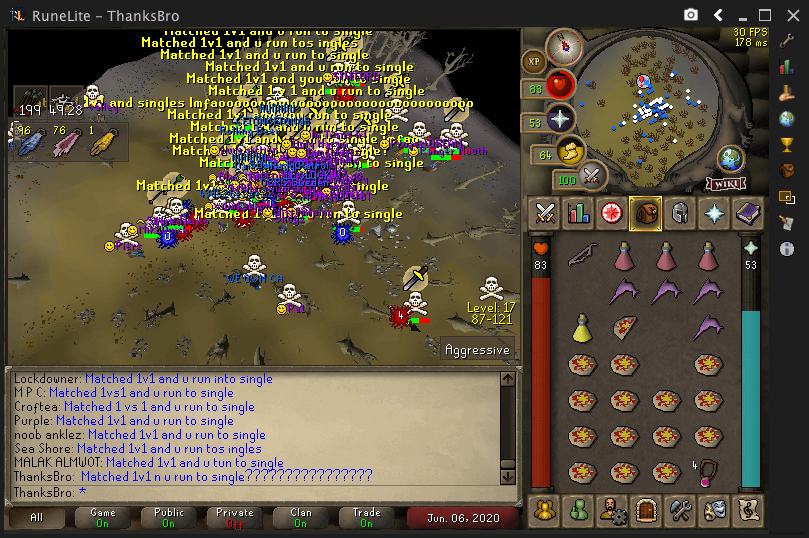Click the amulet with pink gem
This screenshot has width=809, height=538.
coord(708,471)
